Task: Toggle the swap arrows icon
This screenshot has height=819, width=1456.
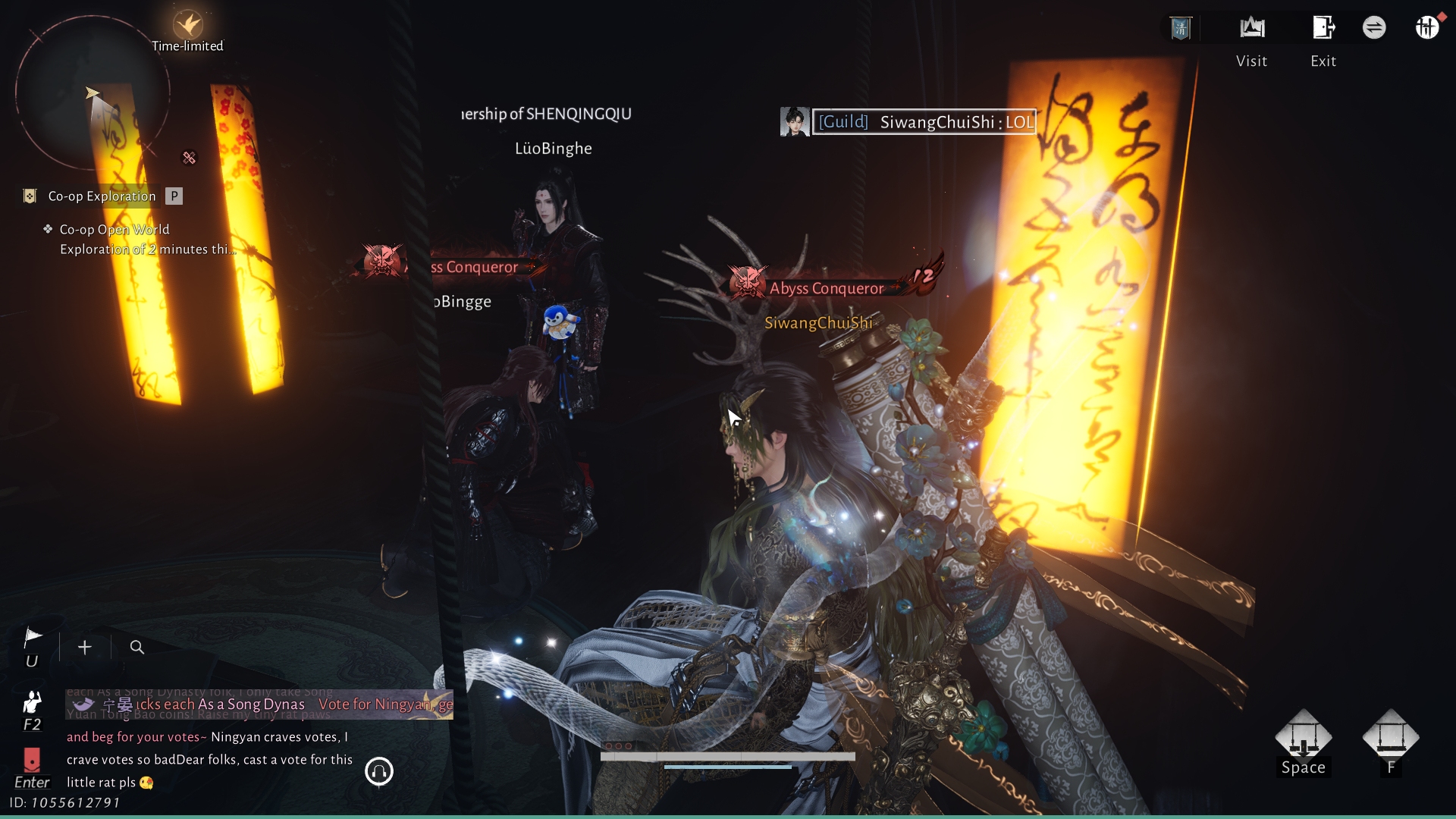Action: pyautogui.click(x=1374, y=28)
